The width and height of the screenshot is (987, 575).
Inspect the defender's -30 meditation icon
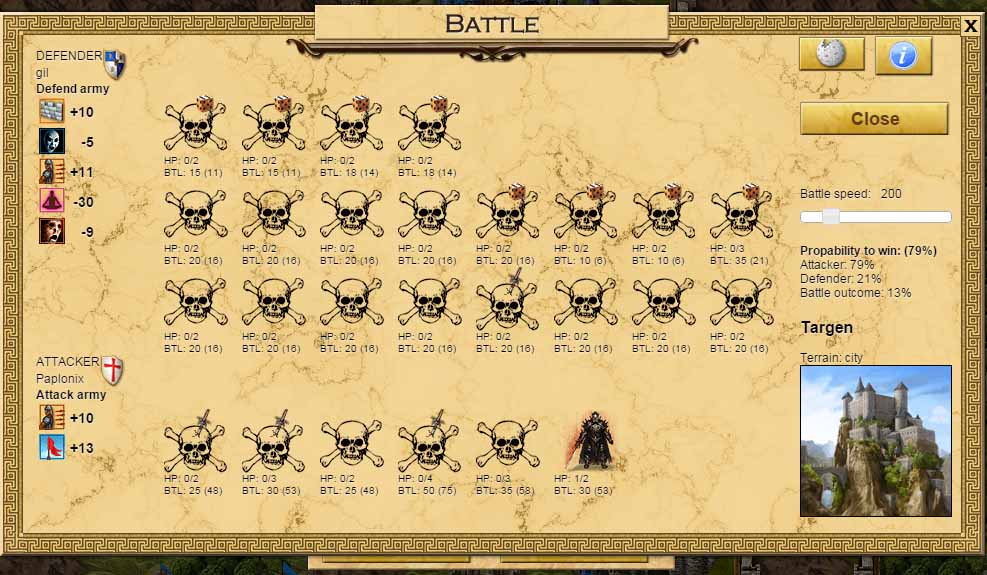[51, 201]
